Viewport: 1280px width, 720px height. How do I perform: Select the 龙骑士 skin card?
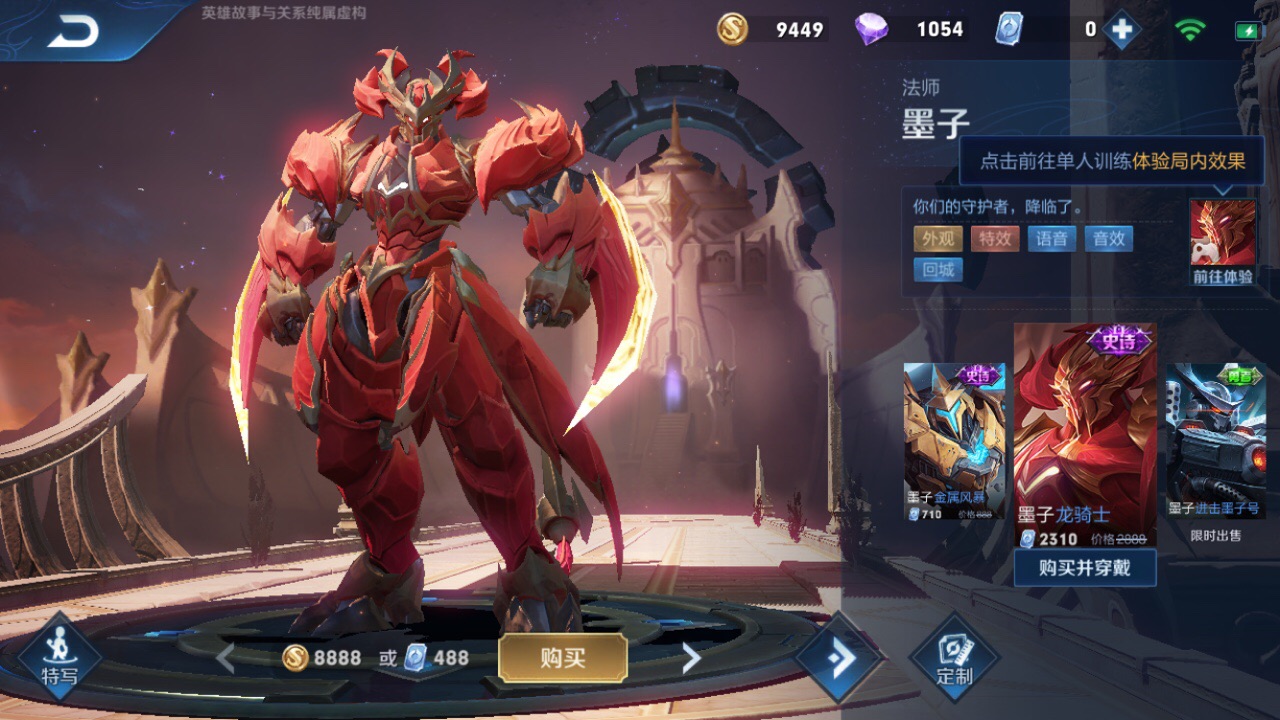click(x=1085, y=435)
